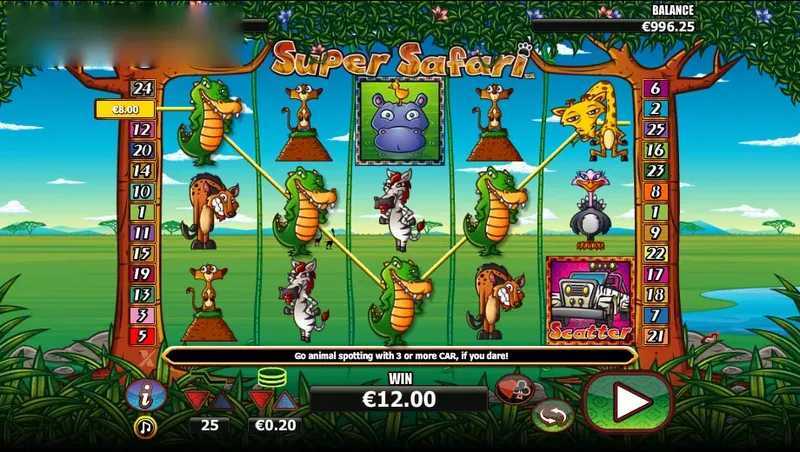This screenshot has width=800, height=452.
Task: Select payline marker 6 on the right tree
Action: 656,89
